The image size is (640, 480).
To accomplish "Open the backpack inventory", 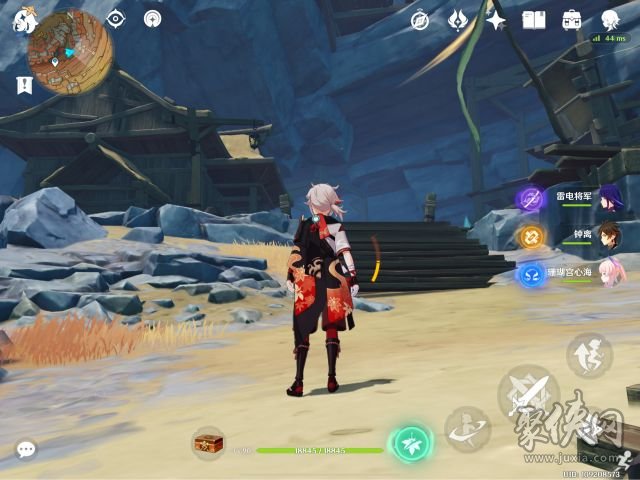I will pos(571,20).
